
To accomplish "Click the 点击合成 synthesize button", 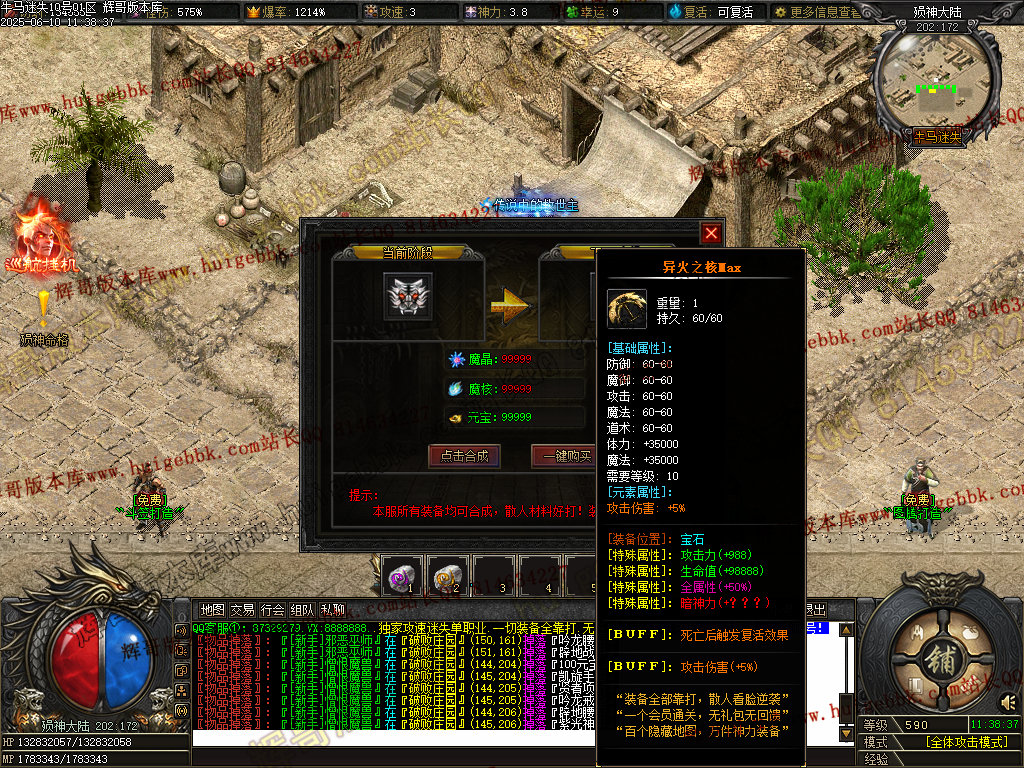I will [463, 456].
